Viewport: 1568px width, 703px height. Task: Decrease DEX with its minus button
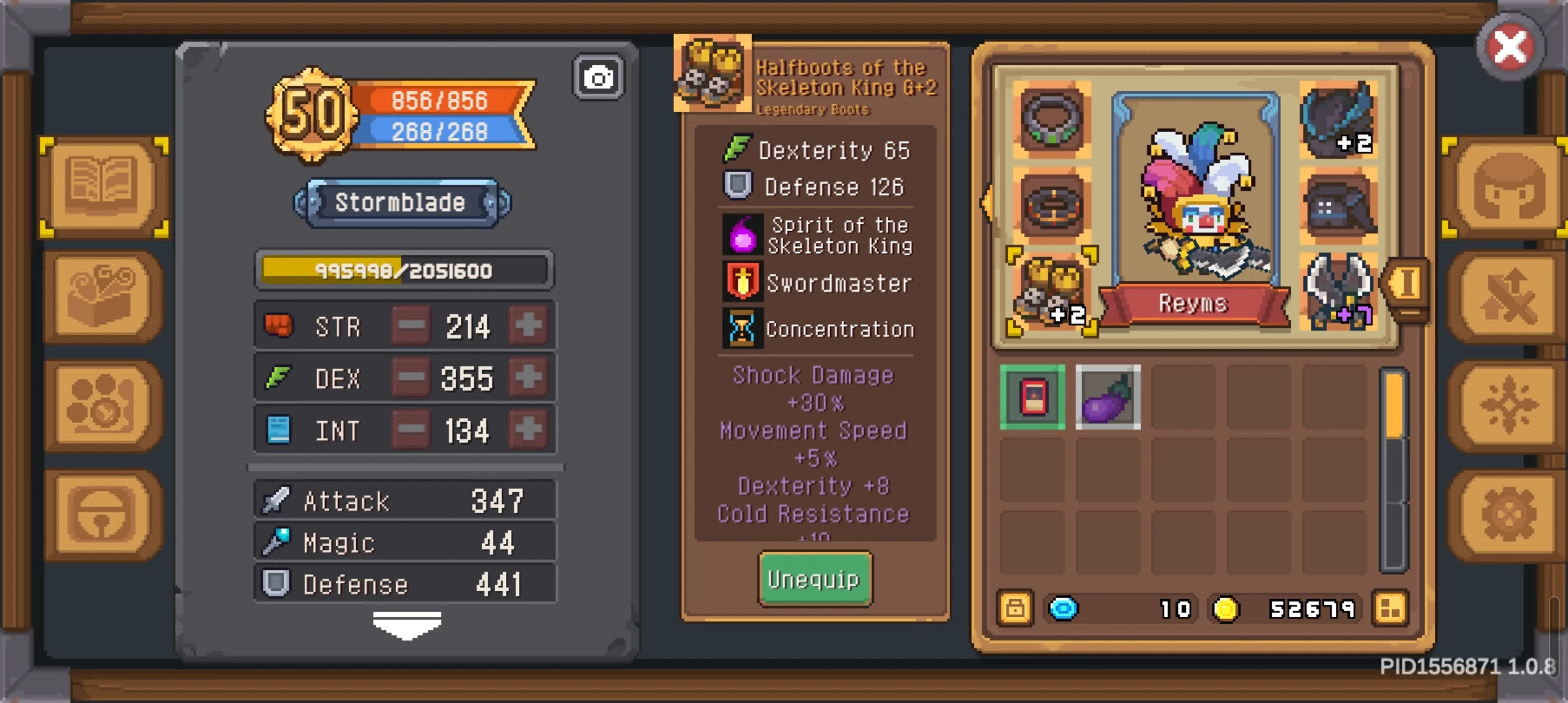pyautogui.click(x=410, y=378)
